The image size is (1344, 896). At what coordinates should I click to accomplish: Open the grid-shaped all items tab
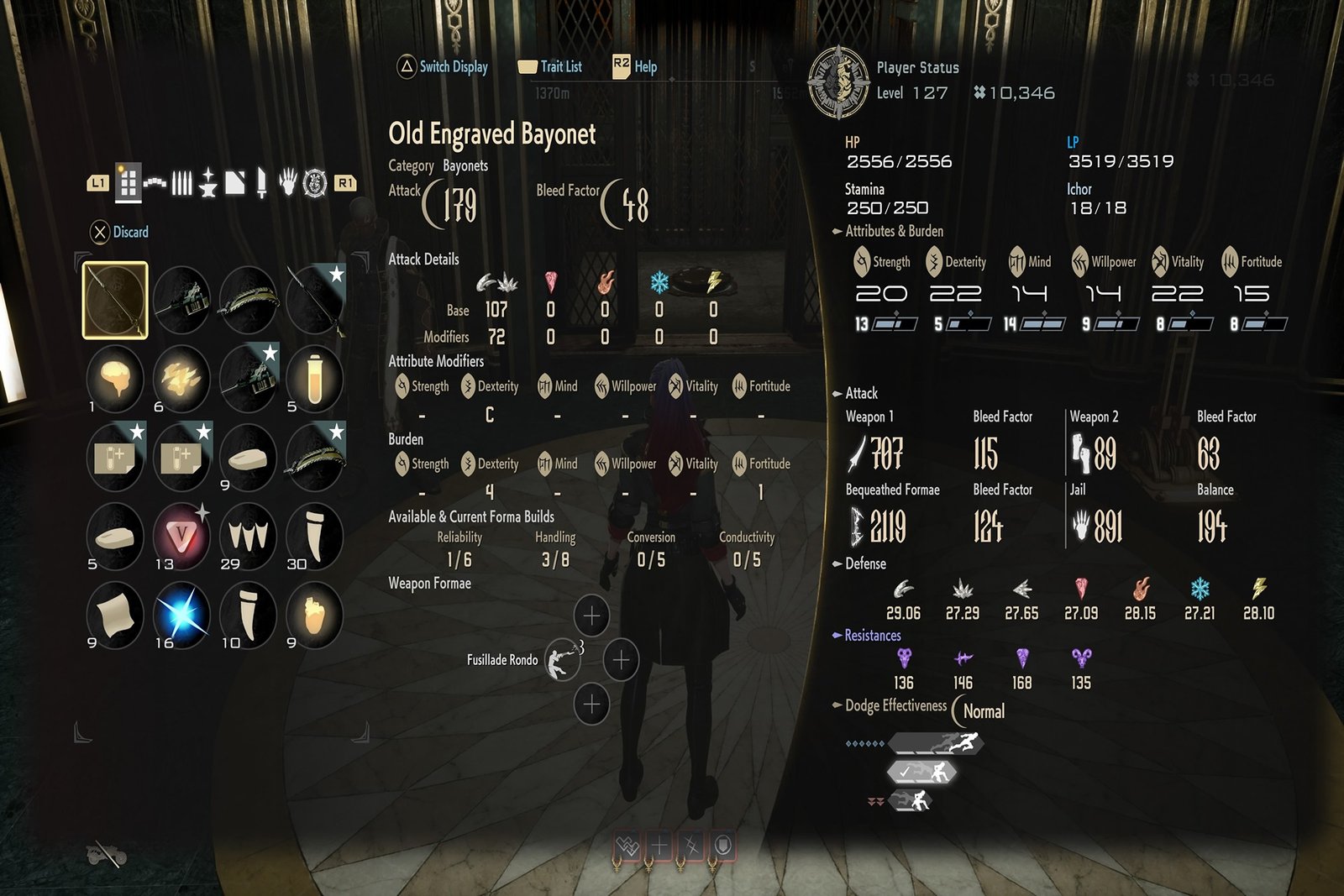pyautogui.click(x=128, y=182)
